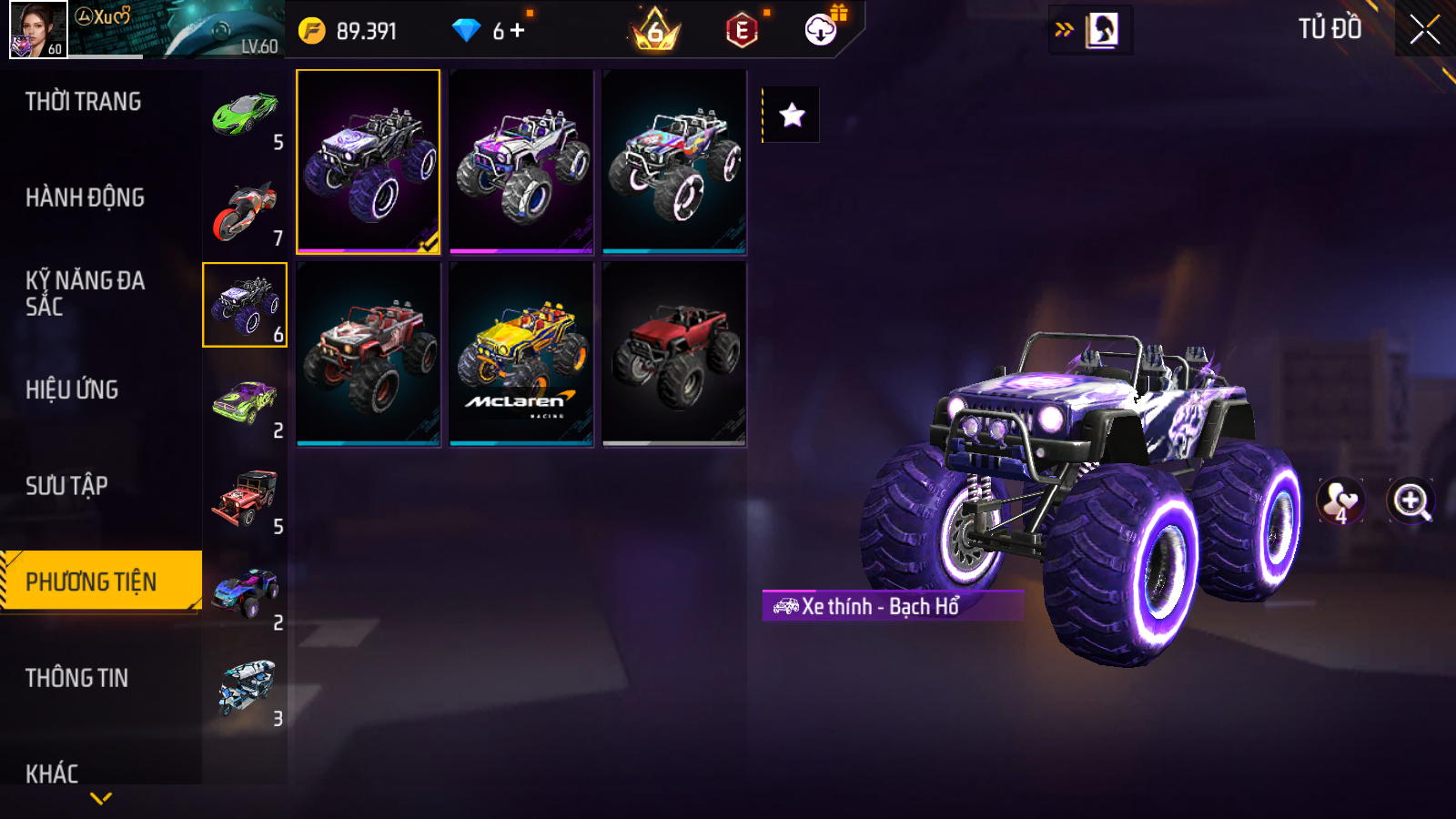The height and width of the screenshot is (819, 1456).
Task: Select the pink and silver monster truck skin
Action: [521, 162]
